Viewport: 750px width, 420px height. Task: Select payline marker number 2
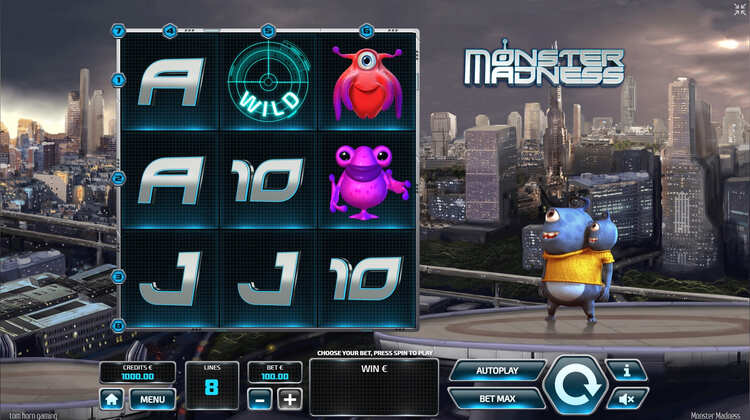tap(119, 178)
